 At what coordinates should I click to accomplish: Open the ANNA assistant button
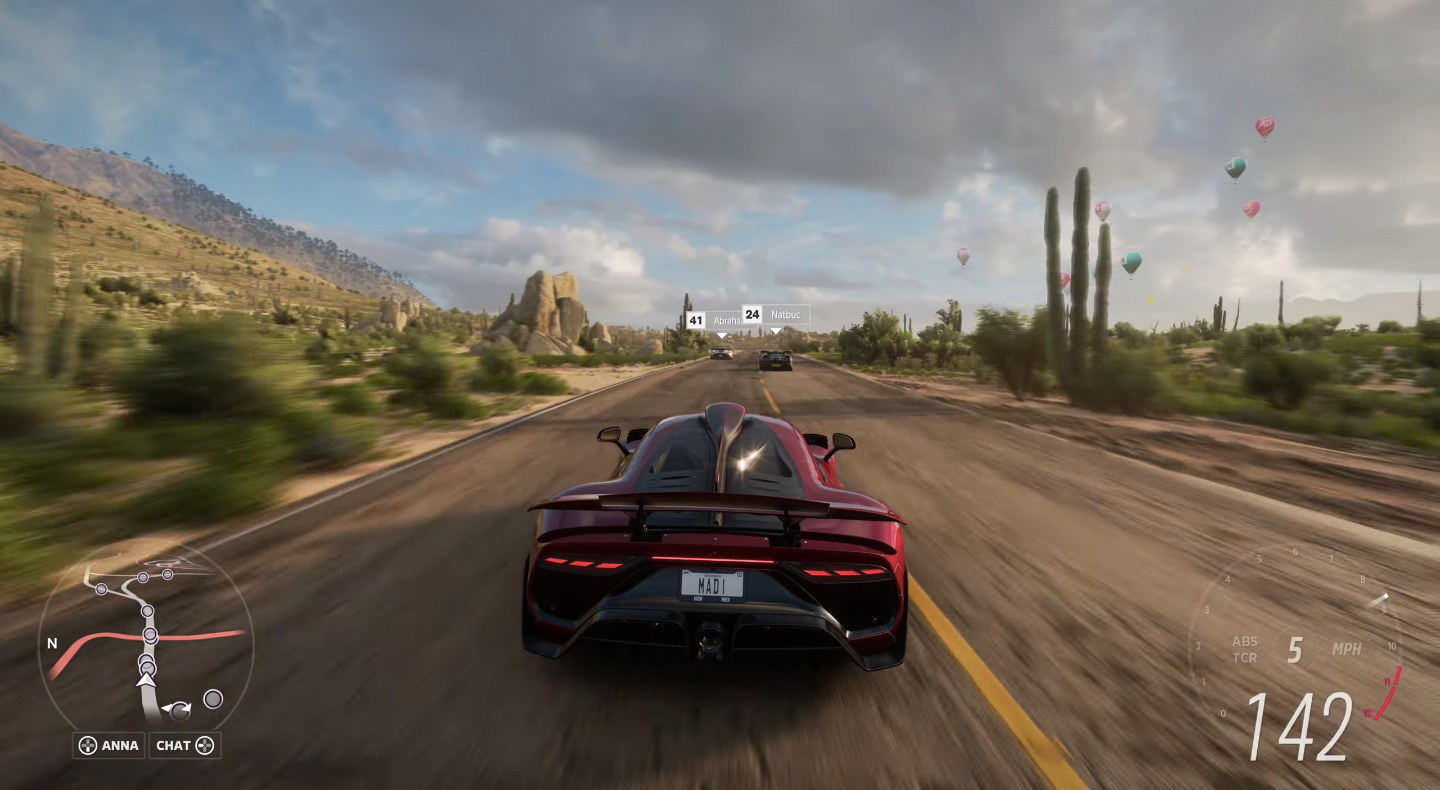[109, 745]
